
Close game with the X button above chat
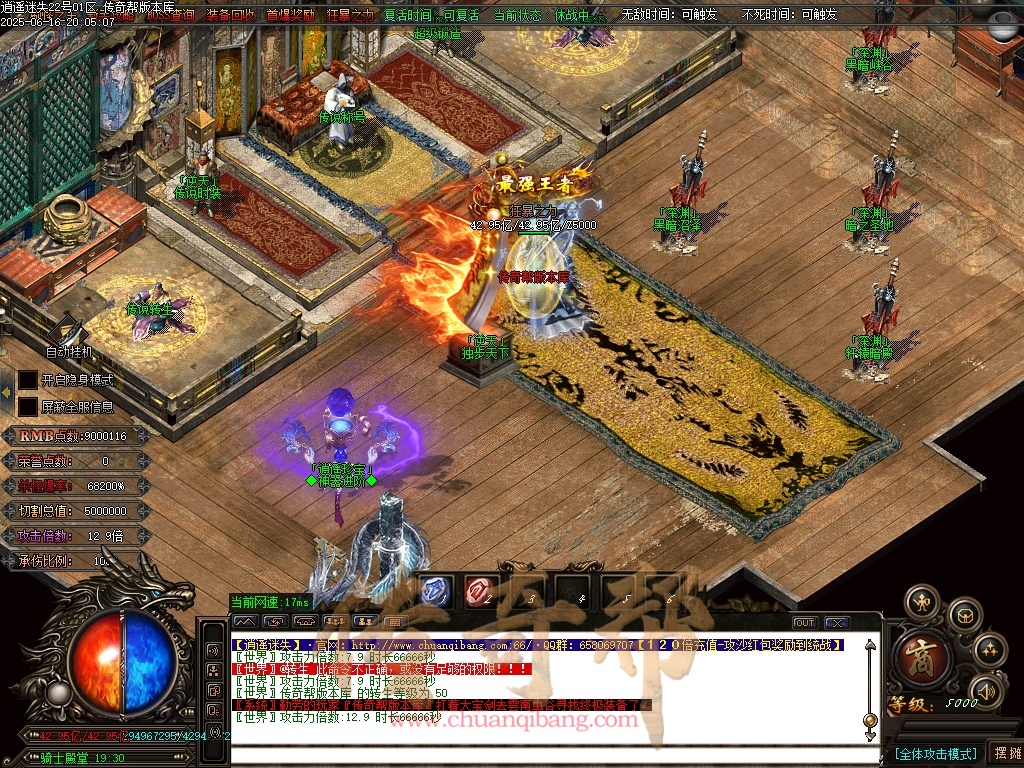[837, 623]
